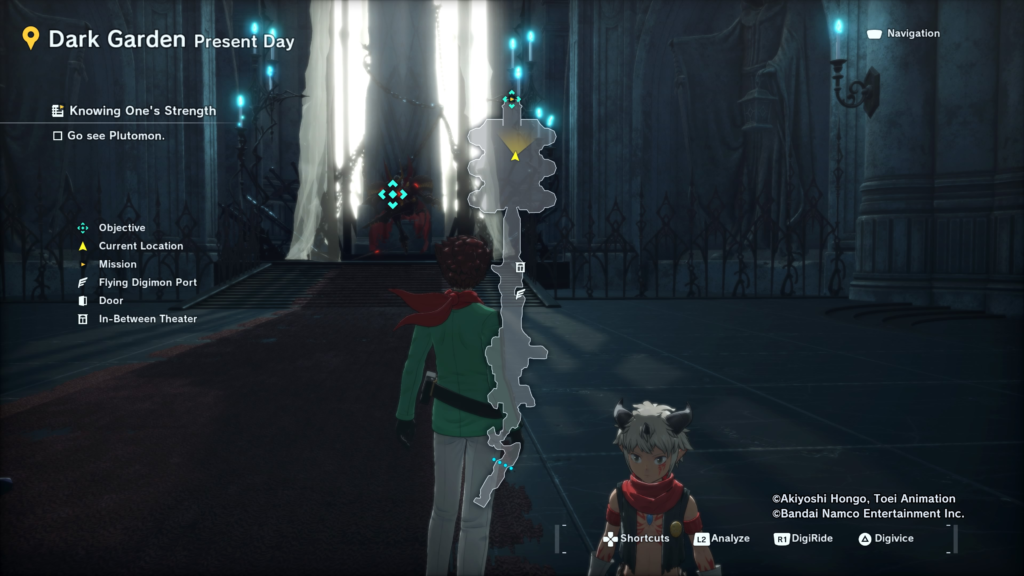Select the Flying Digimon Port map icon
Viewport: 1024px width, 576px height.
tap(520, 294)
